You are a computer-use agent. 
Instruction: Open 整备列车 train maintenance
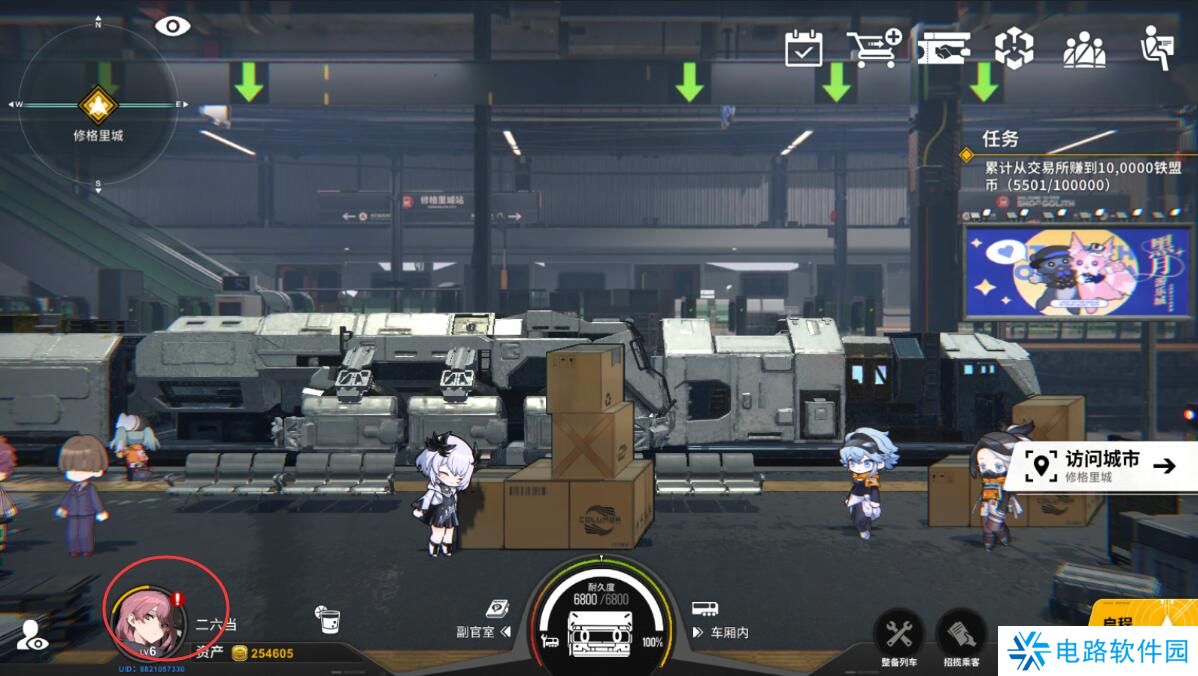898,635
